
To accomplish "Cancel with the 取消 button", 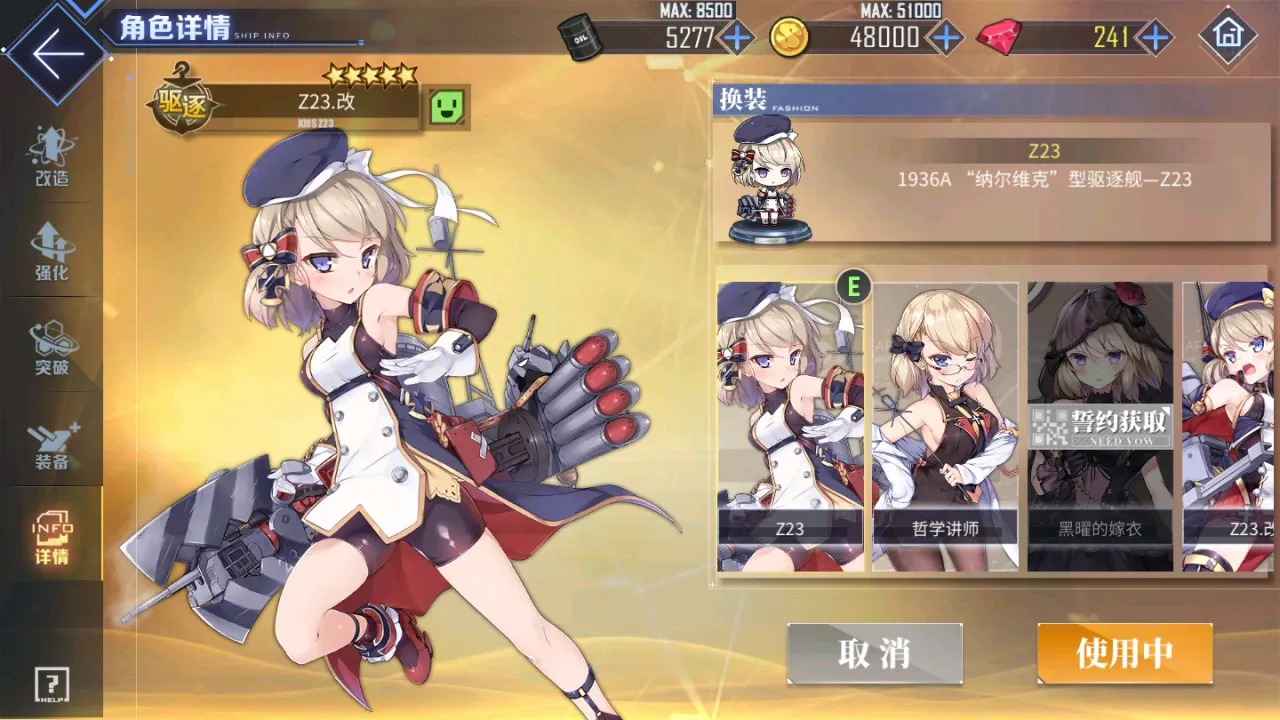I will pos(874,654).
